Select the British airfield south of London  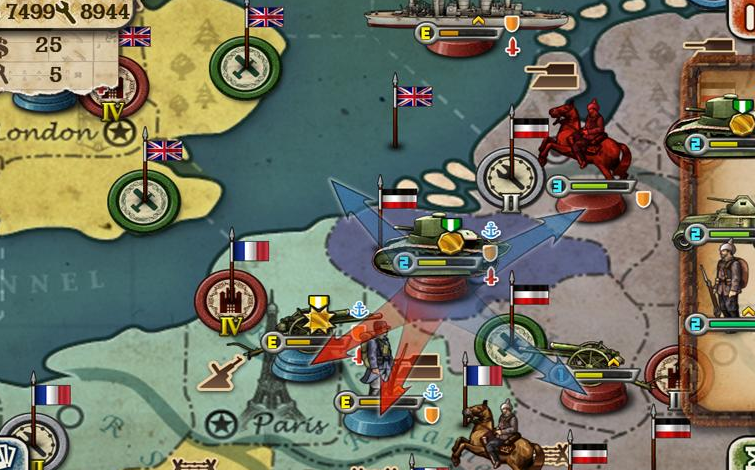tap(144, 200)
